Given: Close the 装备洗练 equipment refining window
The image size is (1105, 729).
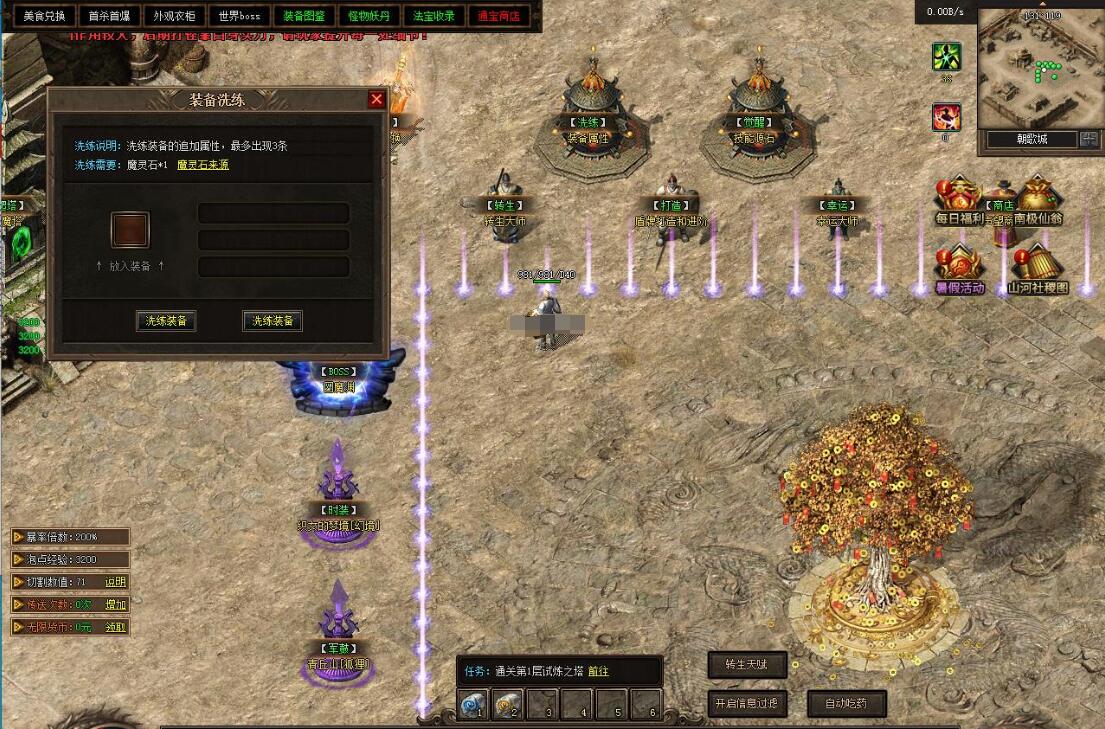Looking at the screenshot, I should [x=376, y=99].
